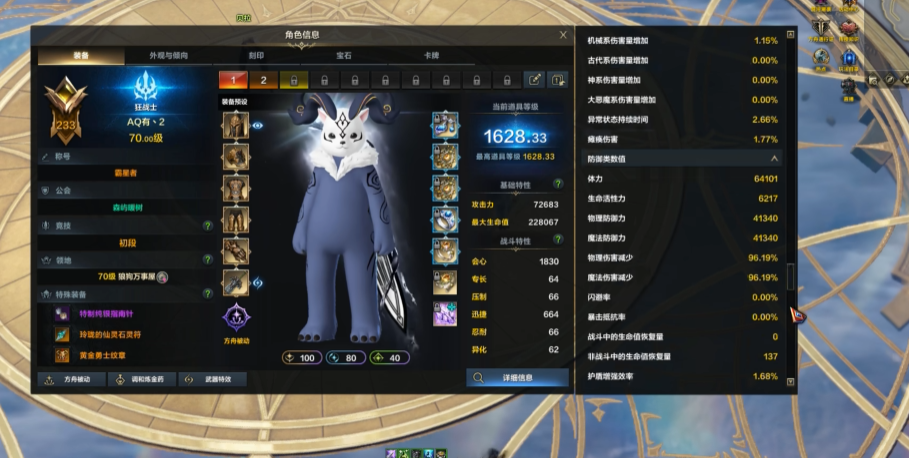
Task: Click the preset edit pencil icon
Action: coord(535,80)
